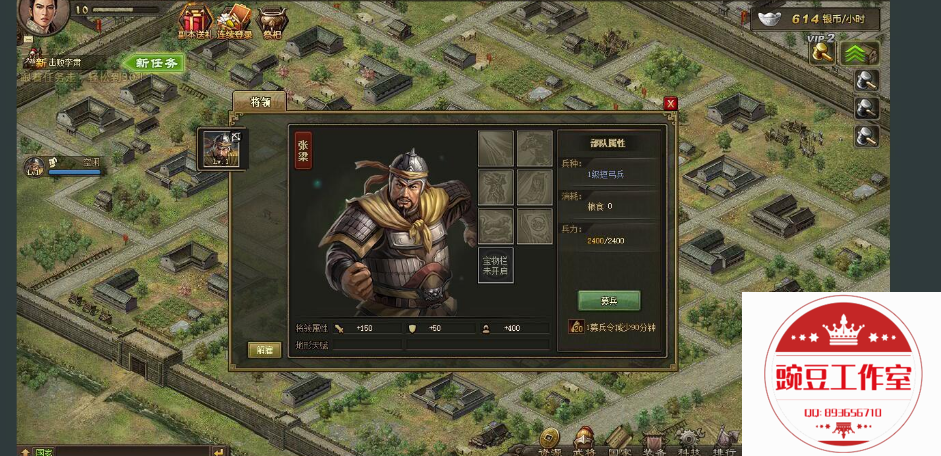This screenshot has width=941, height=456.
Task: Open the player avatar at top left
Action: (x=41, y=14)
